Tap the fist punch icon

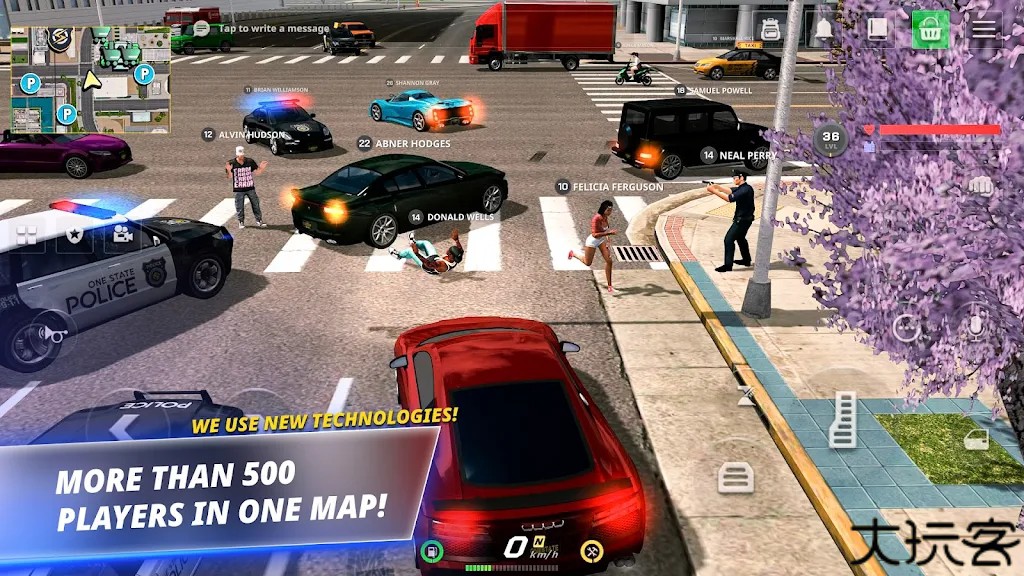[982, 185]
